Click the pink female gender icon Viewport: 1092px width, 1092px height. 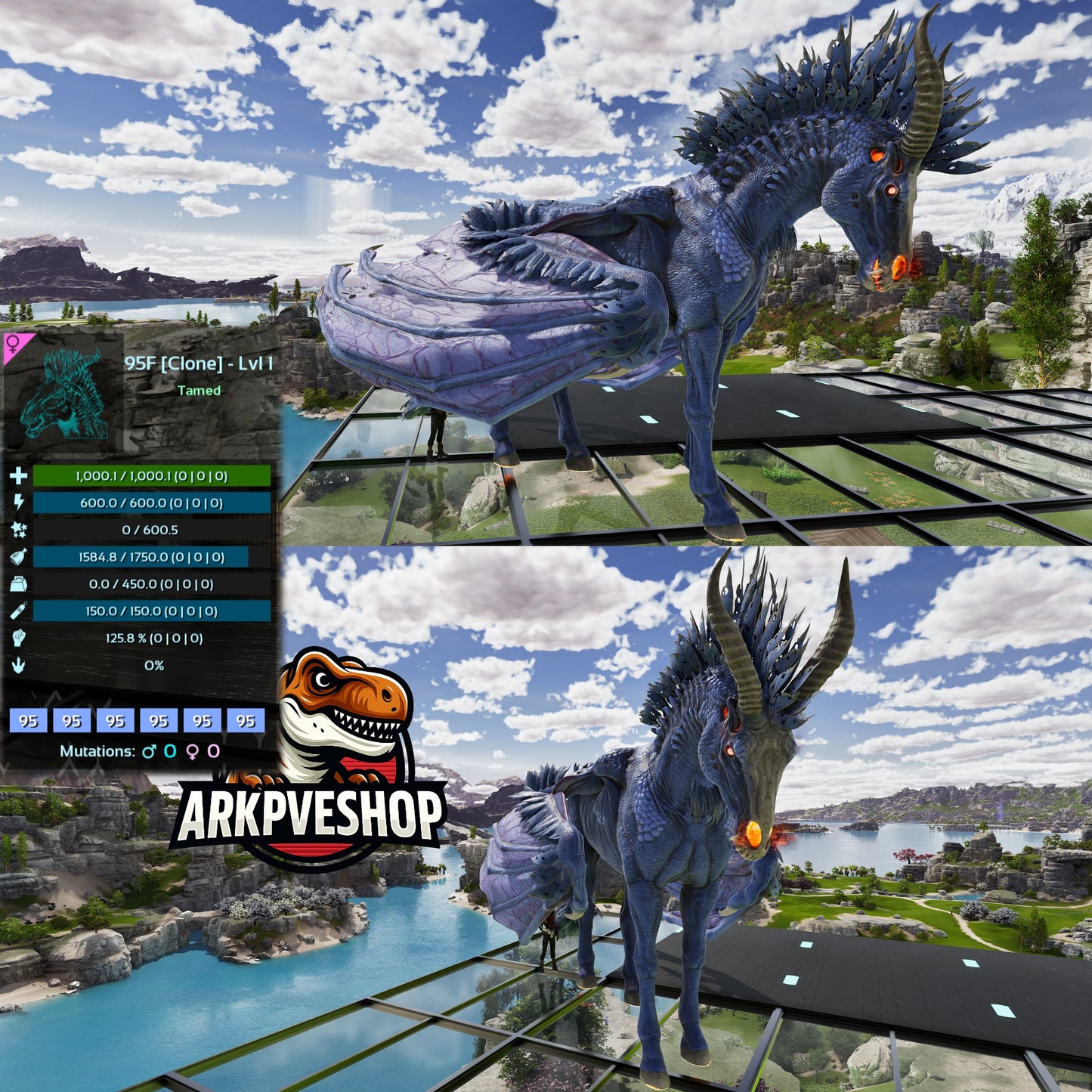coord(14,346)
